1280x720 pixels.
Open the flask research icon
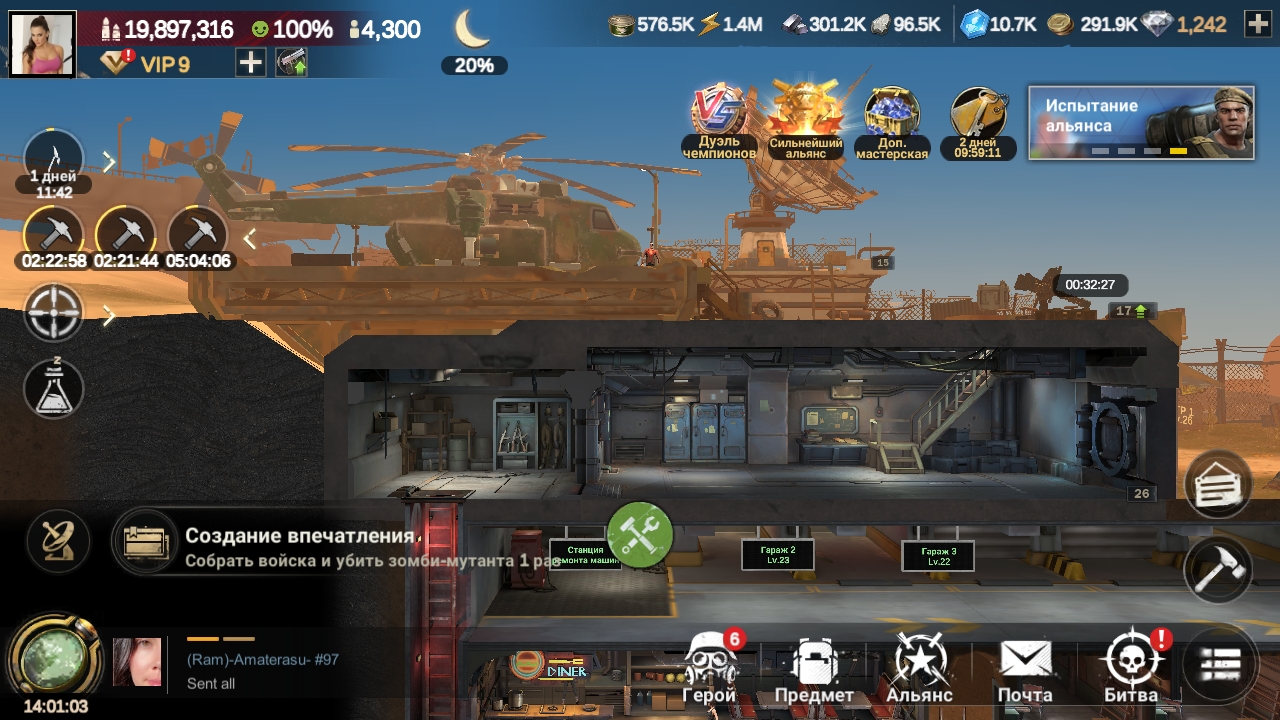(x=54, y=389)
